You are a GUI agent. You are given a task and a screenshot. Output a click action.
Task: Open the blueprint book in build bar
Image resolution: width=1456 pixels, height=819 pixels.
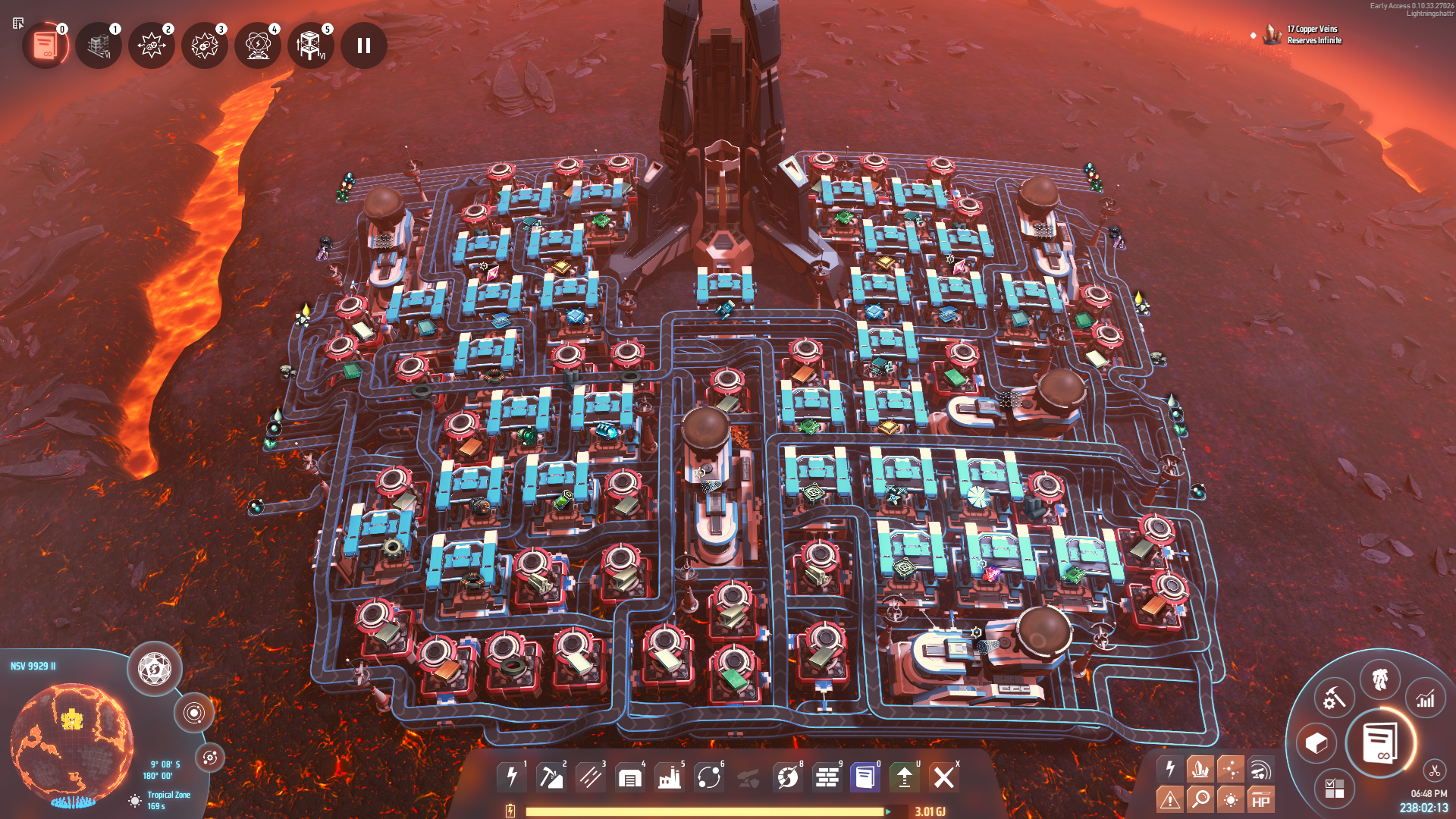[x=865, y=777]
